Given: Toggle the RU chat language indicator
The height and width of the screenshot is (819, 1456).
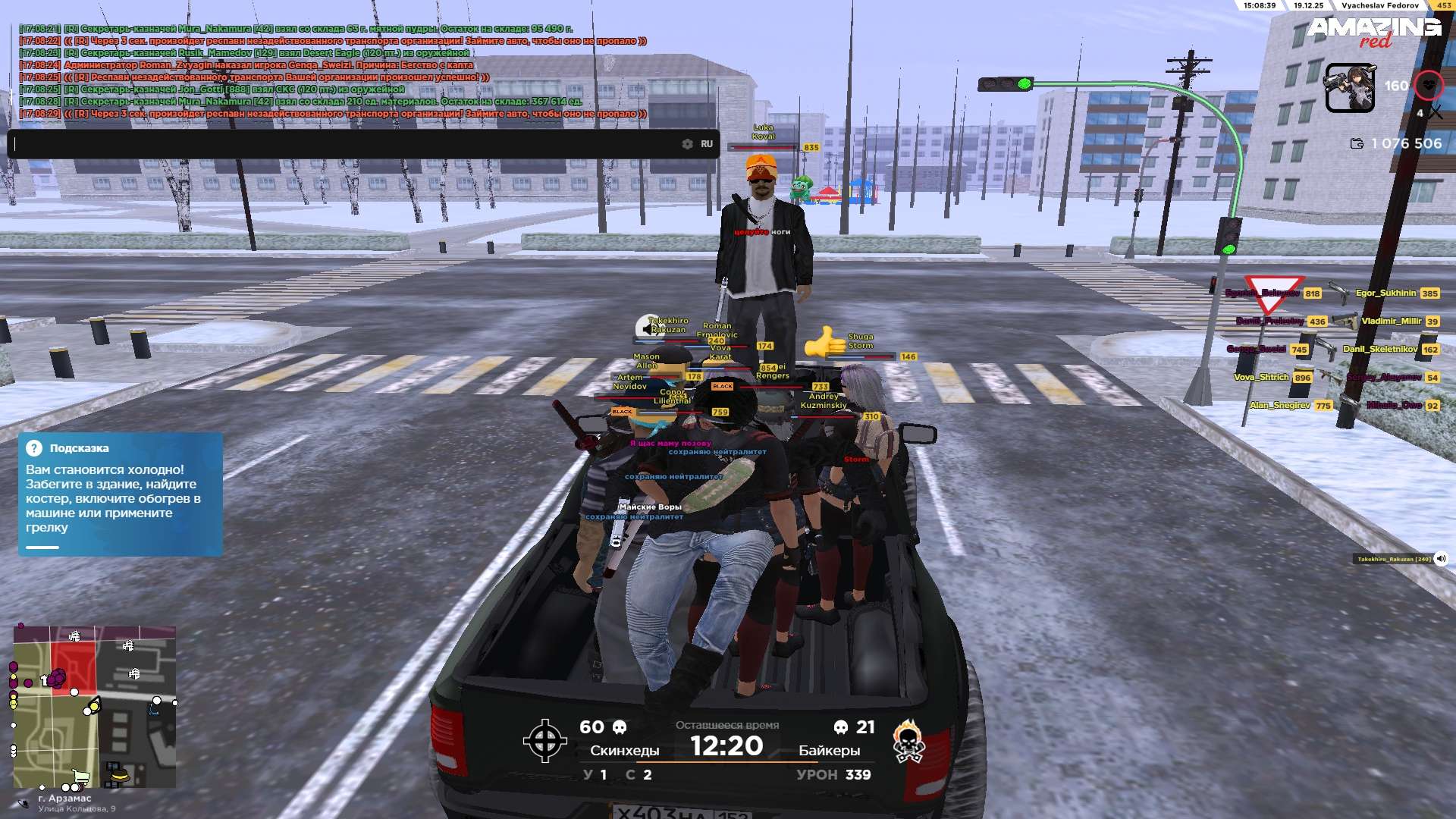Looking at the screenshot, I should click(707, 144).
